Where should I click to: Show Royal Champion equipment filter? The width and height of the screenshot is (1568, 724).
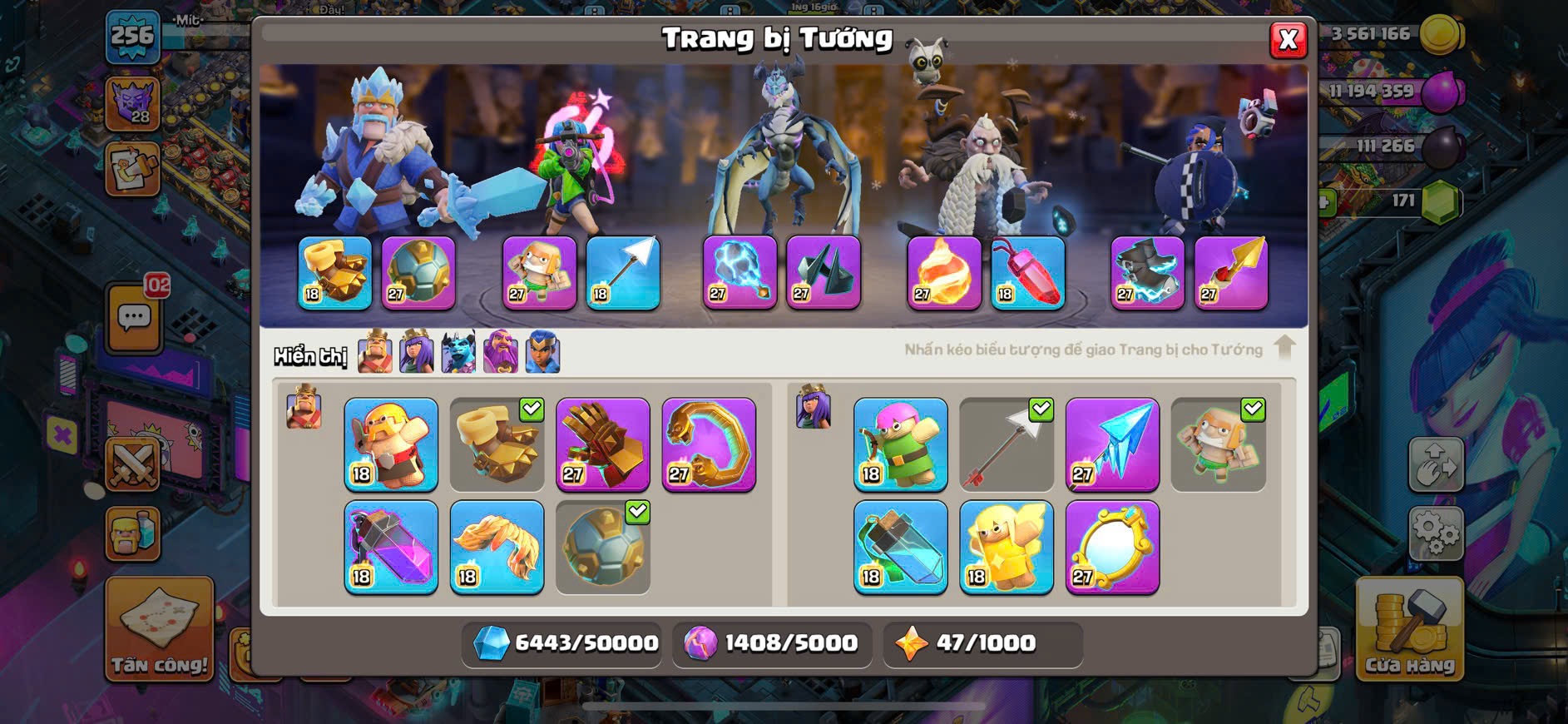tap(542, 352)
